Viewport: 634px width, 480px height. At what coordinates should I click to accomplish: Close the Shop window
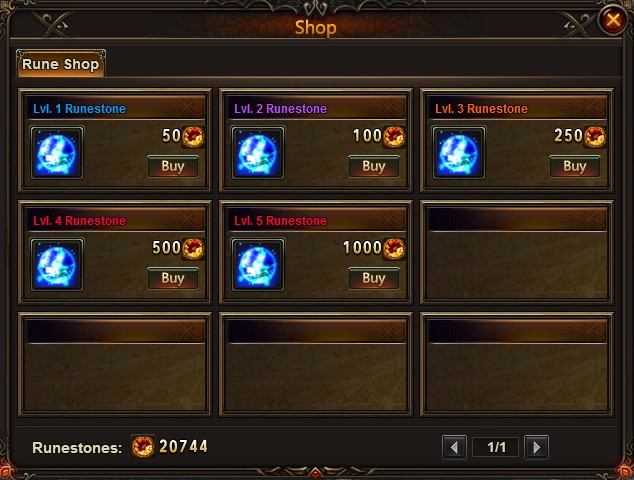click(x=612, y=20)
